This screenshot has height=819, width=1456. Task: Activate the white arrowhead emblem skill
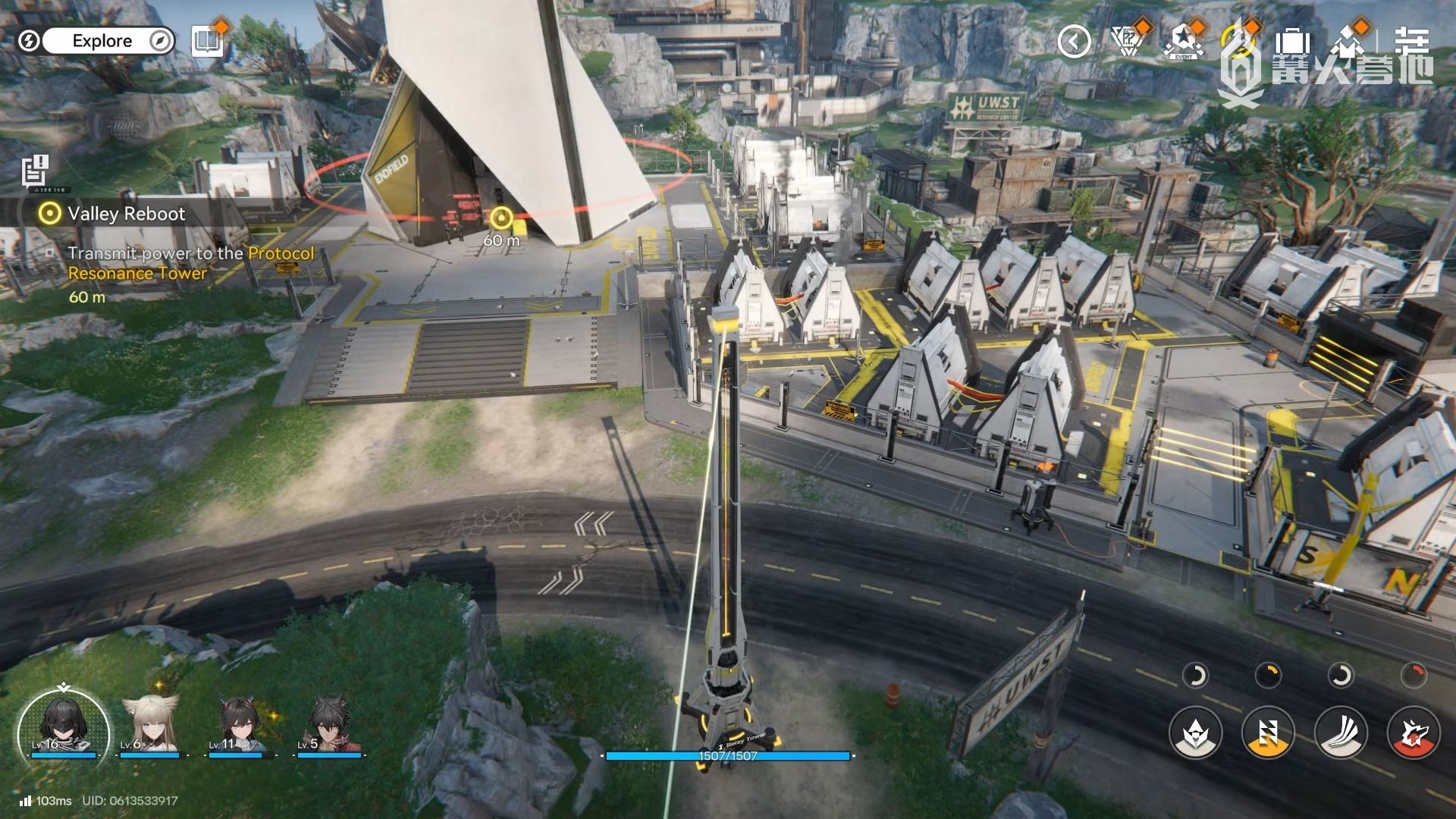click(x=1195, y=733)
